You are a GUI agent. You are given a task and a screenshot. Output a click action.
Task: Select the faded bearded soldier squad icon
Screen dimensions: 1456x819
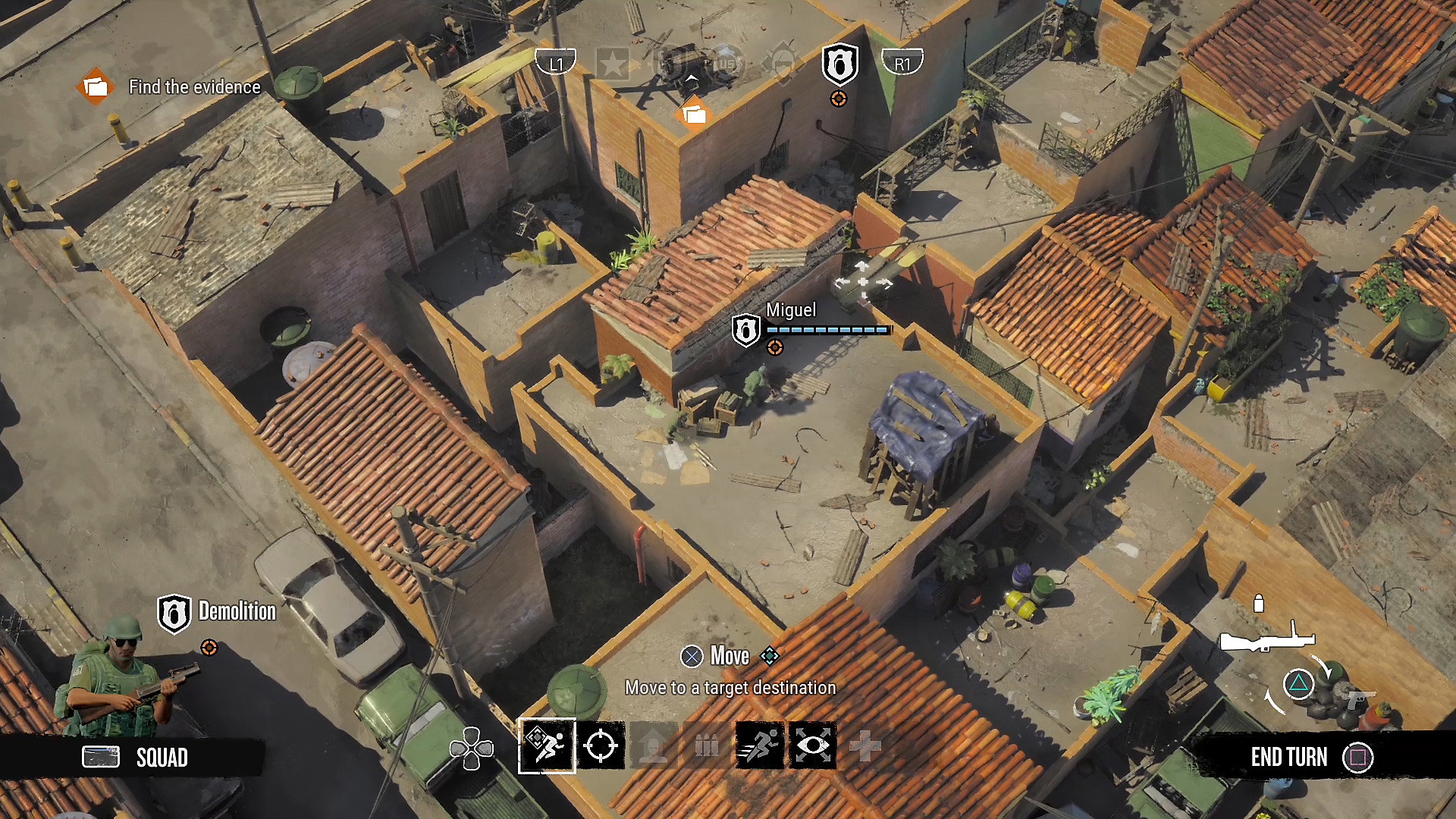783,64
